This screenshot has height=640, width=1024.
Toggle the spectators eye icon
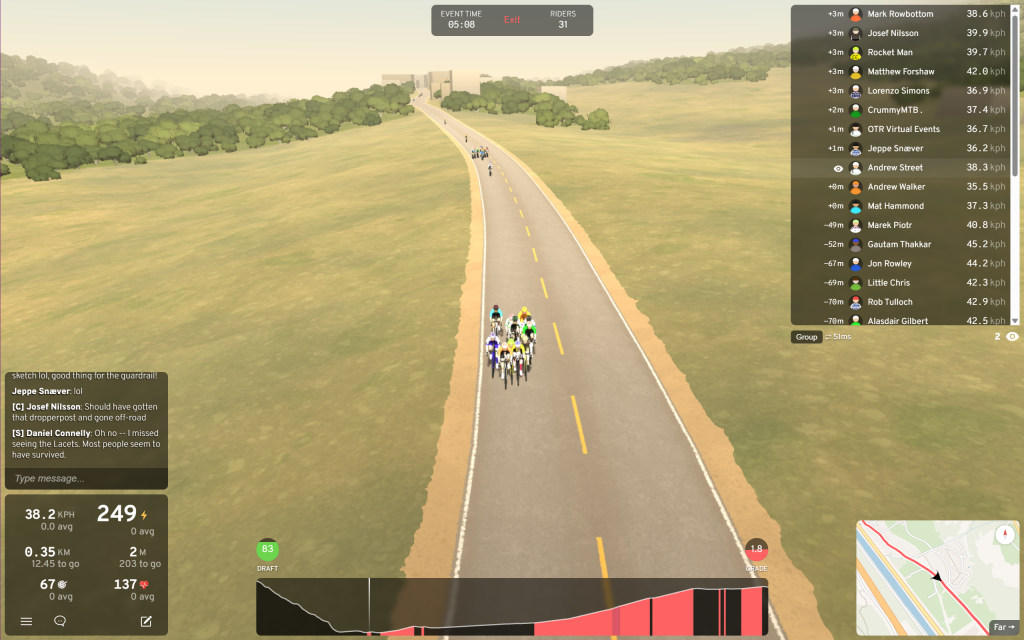point(1012,337)
